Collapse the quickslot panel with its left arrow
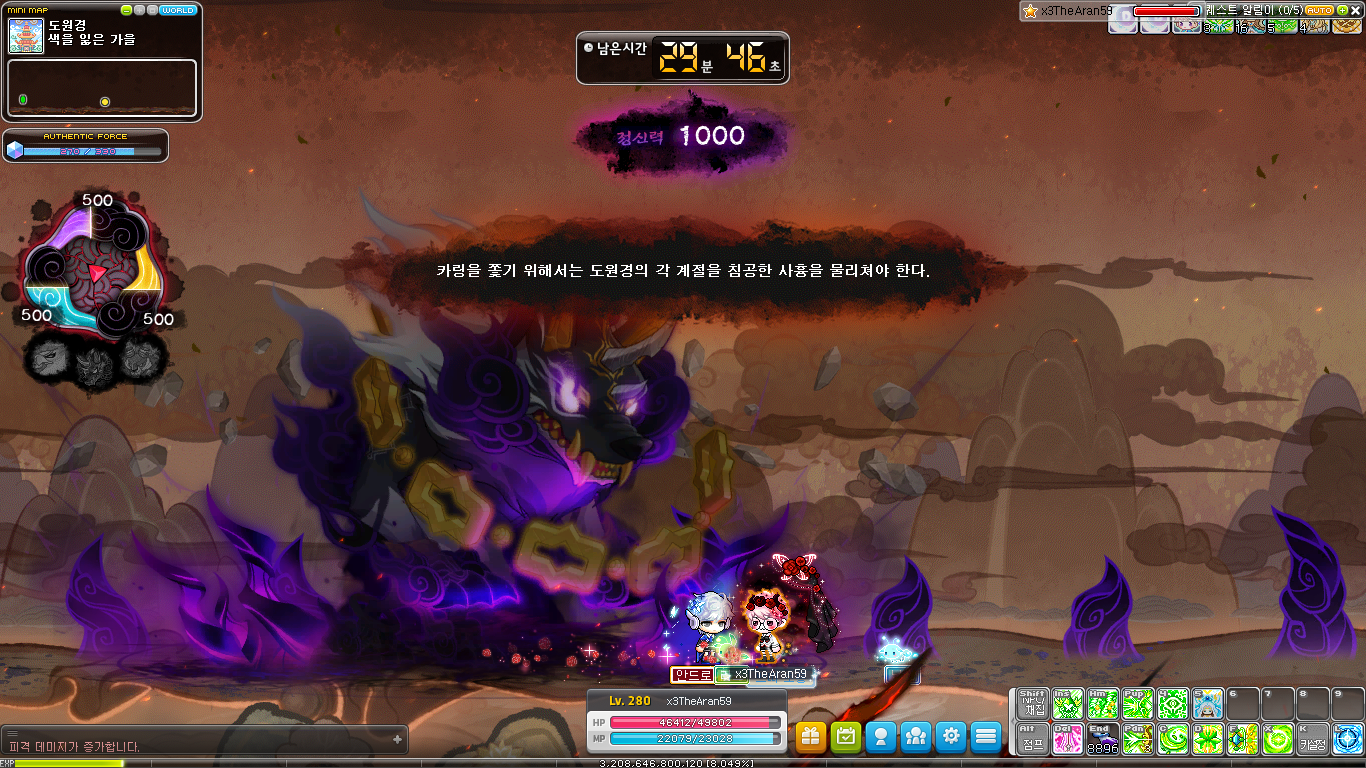 click(x=1012, y=720)
